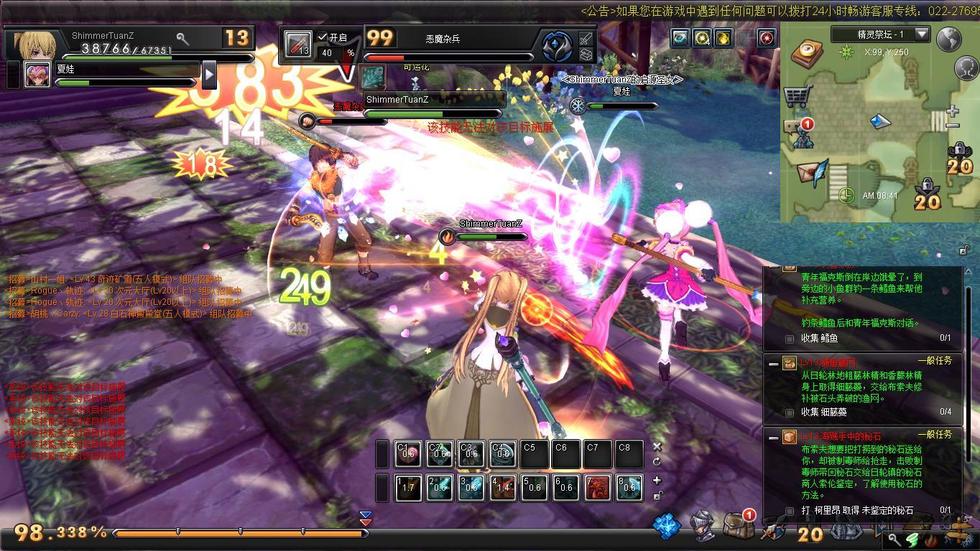Screen dimensions: 980x551
Task: Open the world map globe button
Action: pos(947,39)
